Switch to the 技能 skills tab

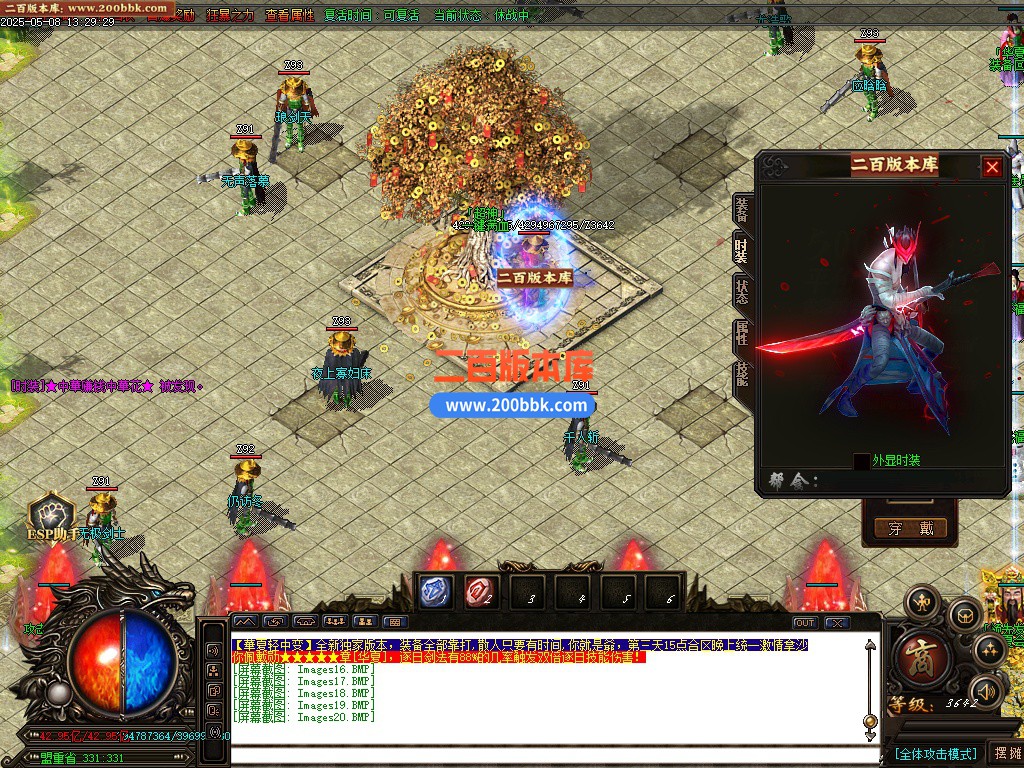tap(741, 375)
